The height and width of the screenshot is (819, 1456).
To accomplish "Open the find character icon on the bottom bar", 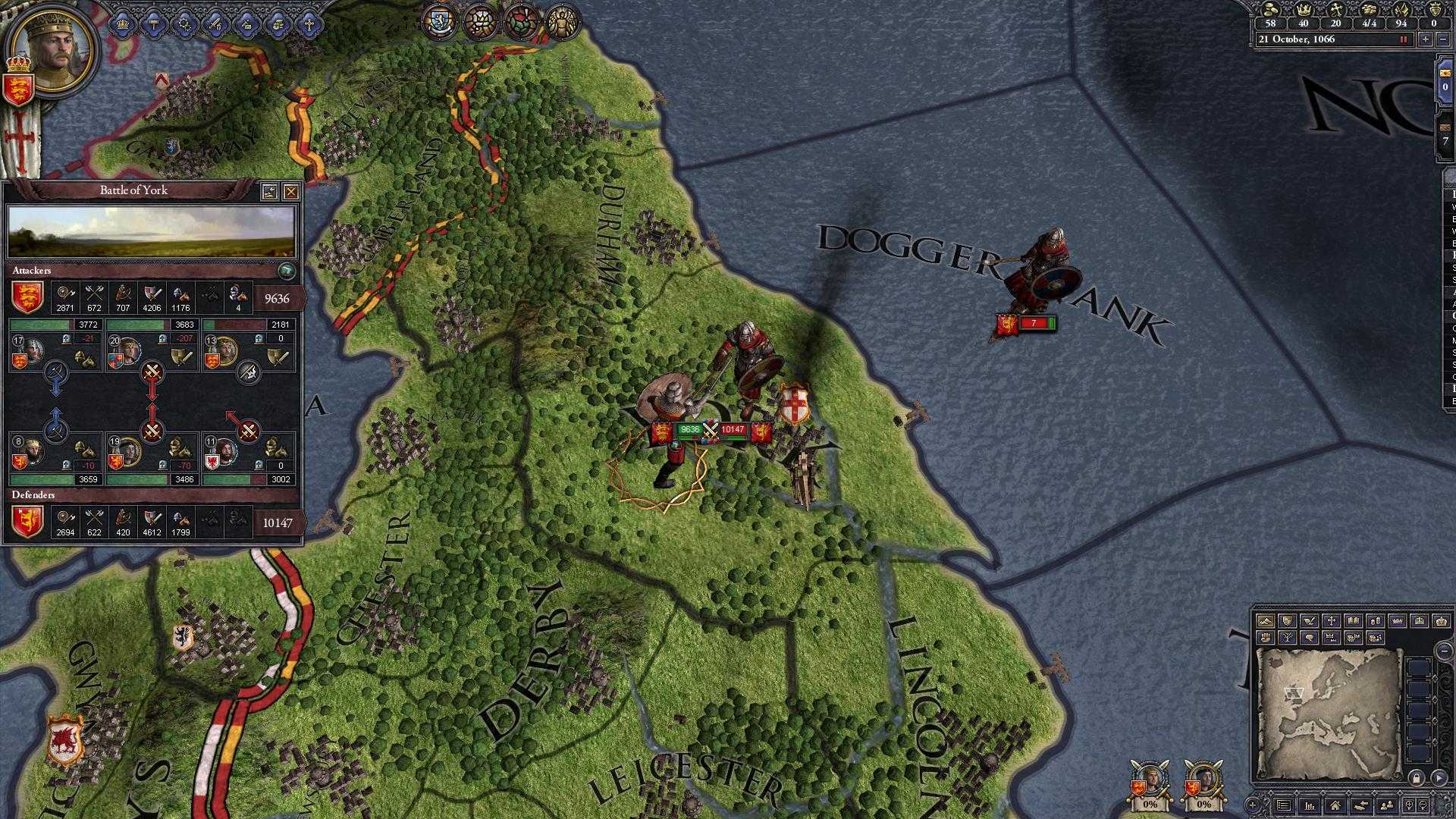I will [x=1387, y=806].
